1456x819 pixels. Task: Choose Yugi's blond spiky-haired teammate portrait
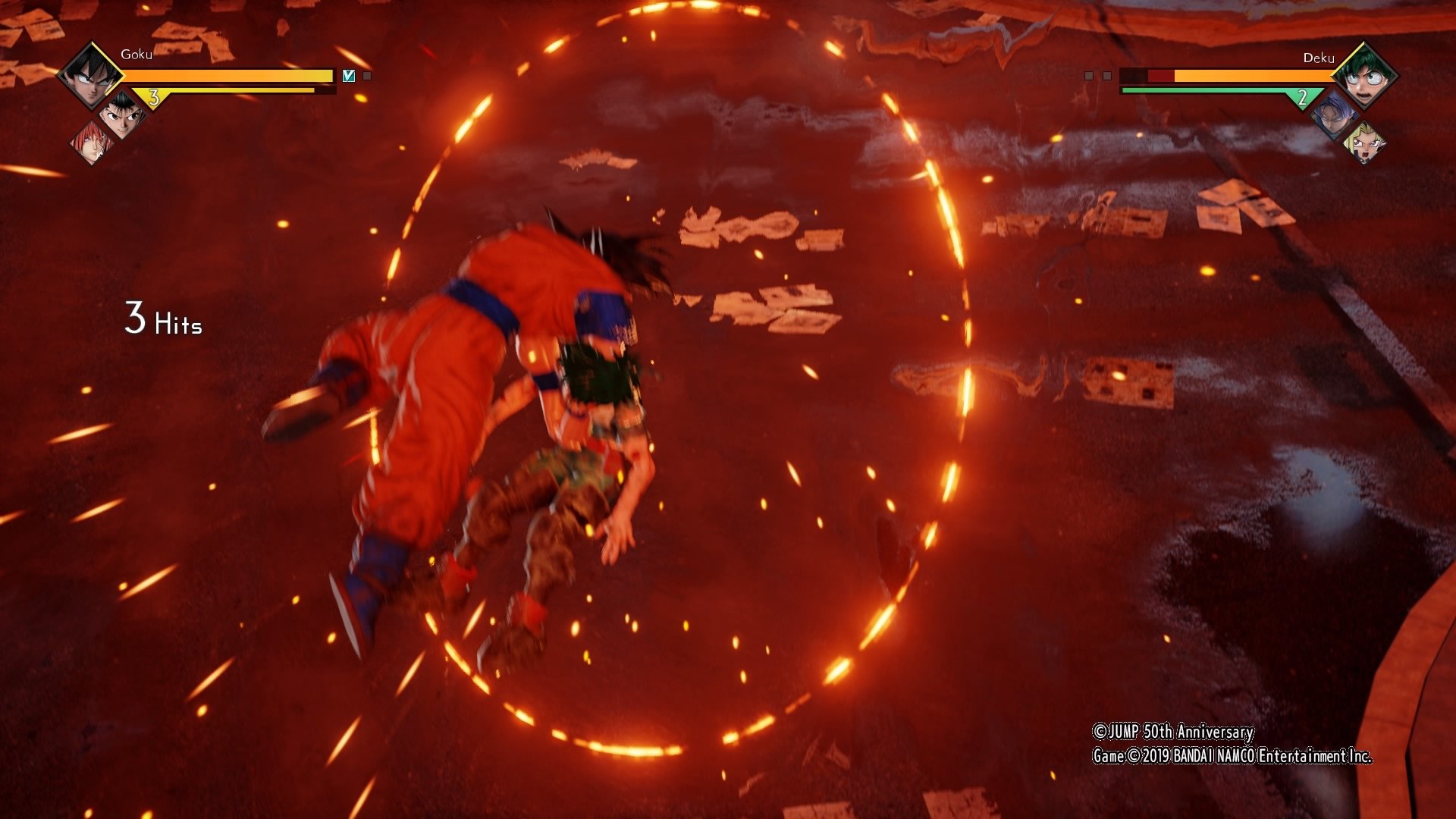(1363, 143)
